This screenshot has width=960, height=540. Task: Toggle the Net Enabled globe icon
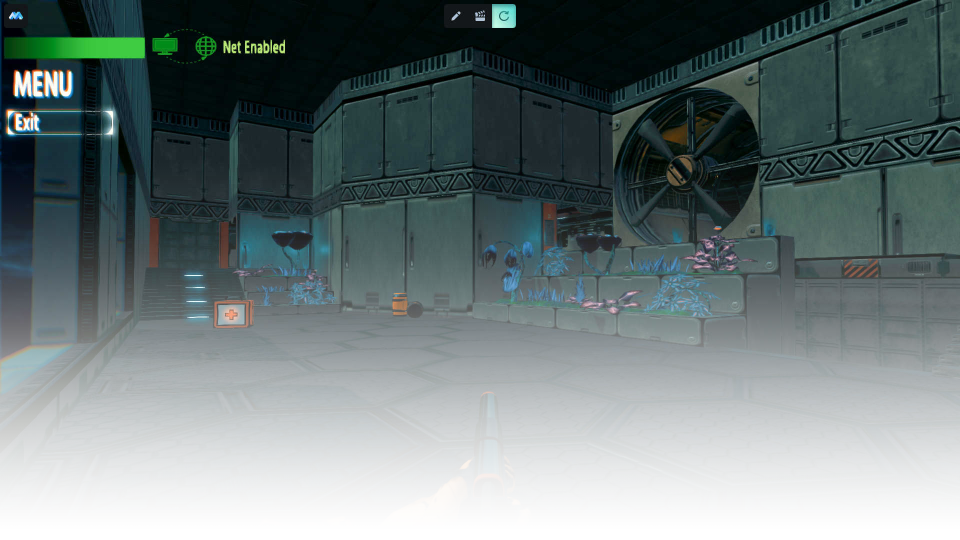[x=206, y=47]
